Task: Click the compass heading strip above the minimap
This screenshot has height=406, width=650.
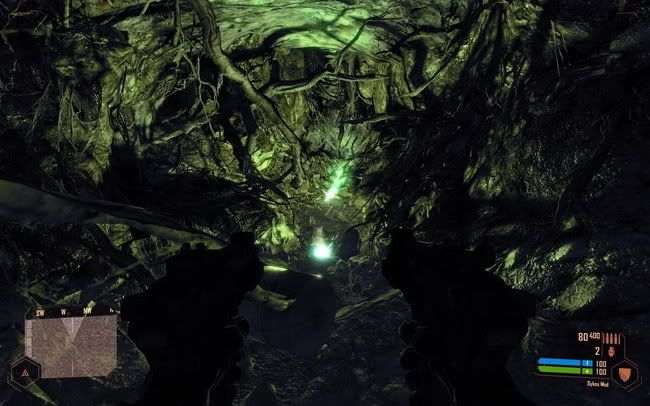Action: point(70,311)
